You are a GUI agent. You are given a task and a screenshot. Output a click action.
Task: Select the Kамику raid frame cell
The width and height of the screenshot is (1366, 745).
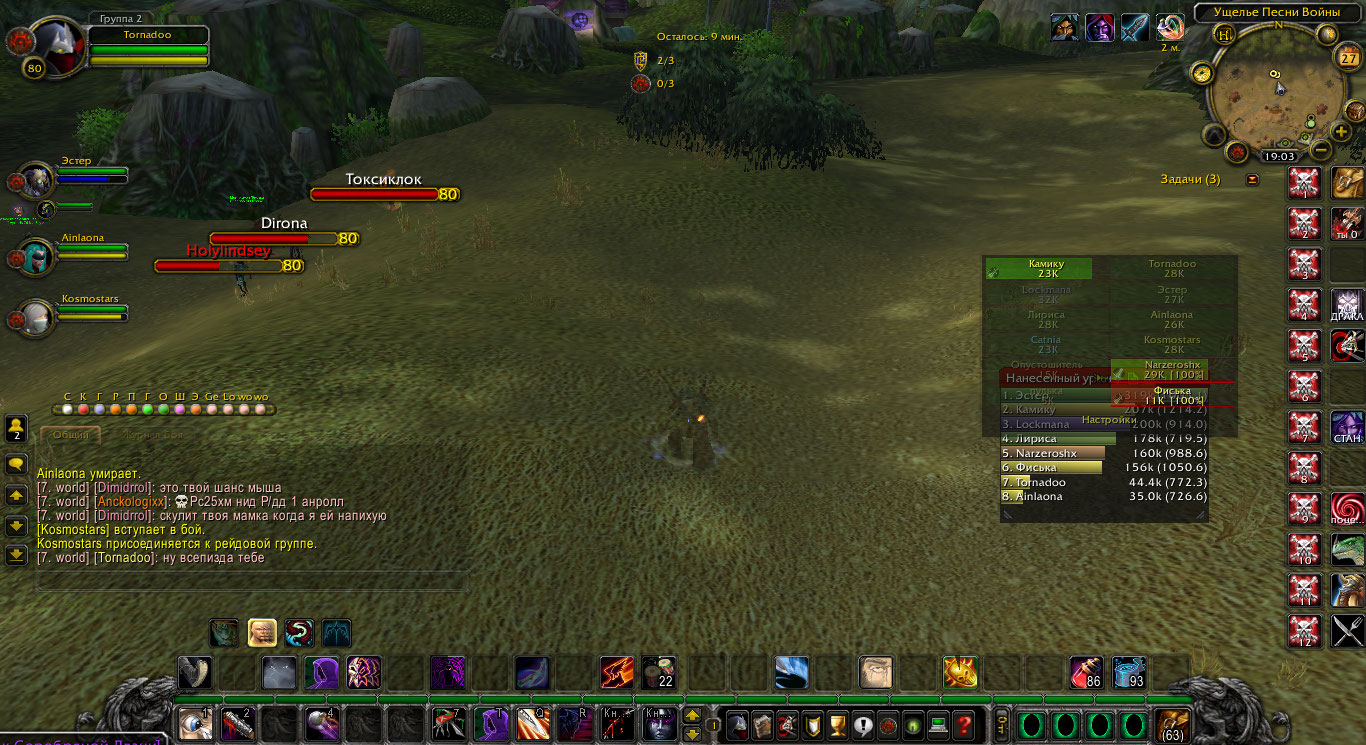1038,268
